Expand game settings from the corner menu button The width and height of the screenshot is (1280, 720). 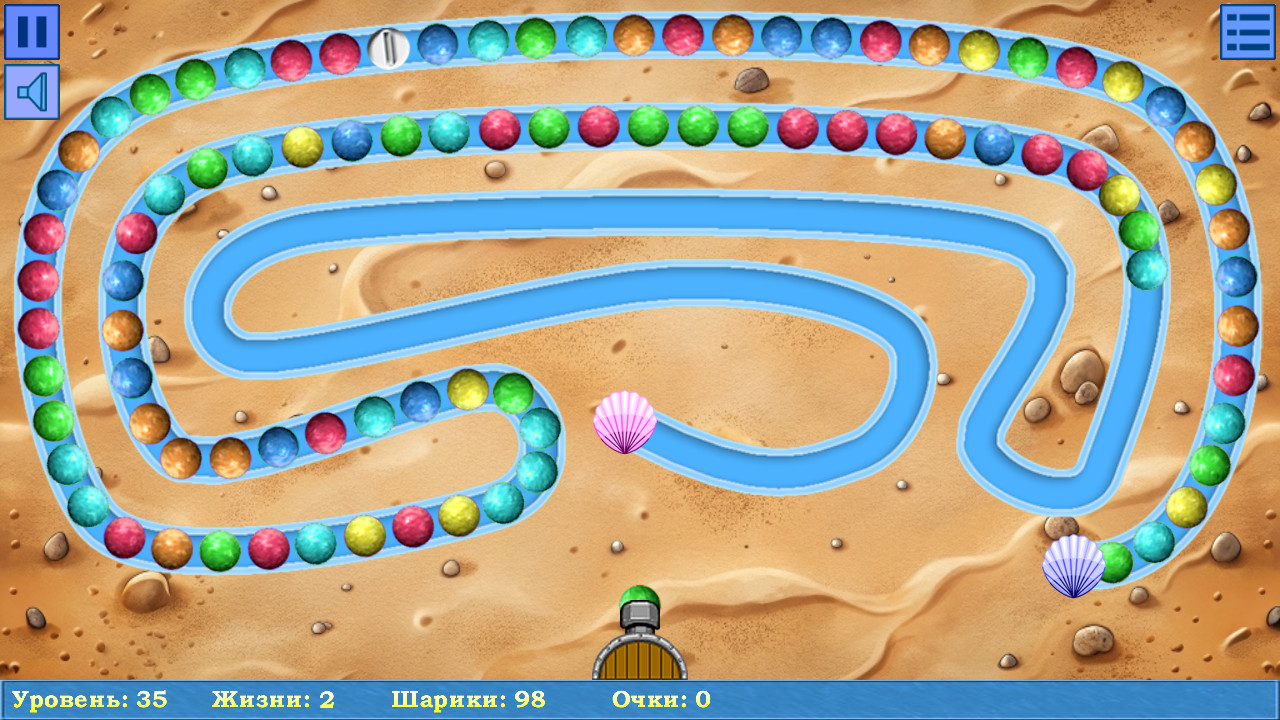tap(1248, 32)
